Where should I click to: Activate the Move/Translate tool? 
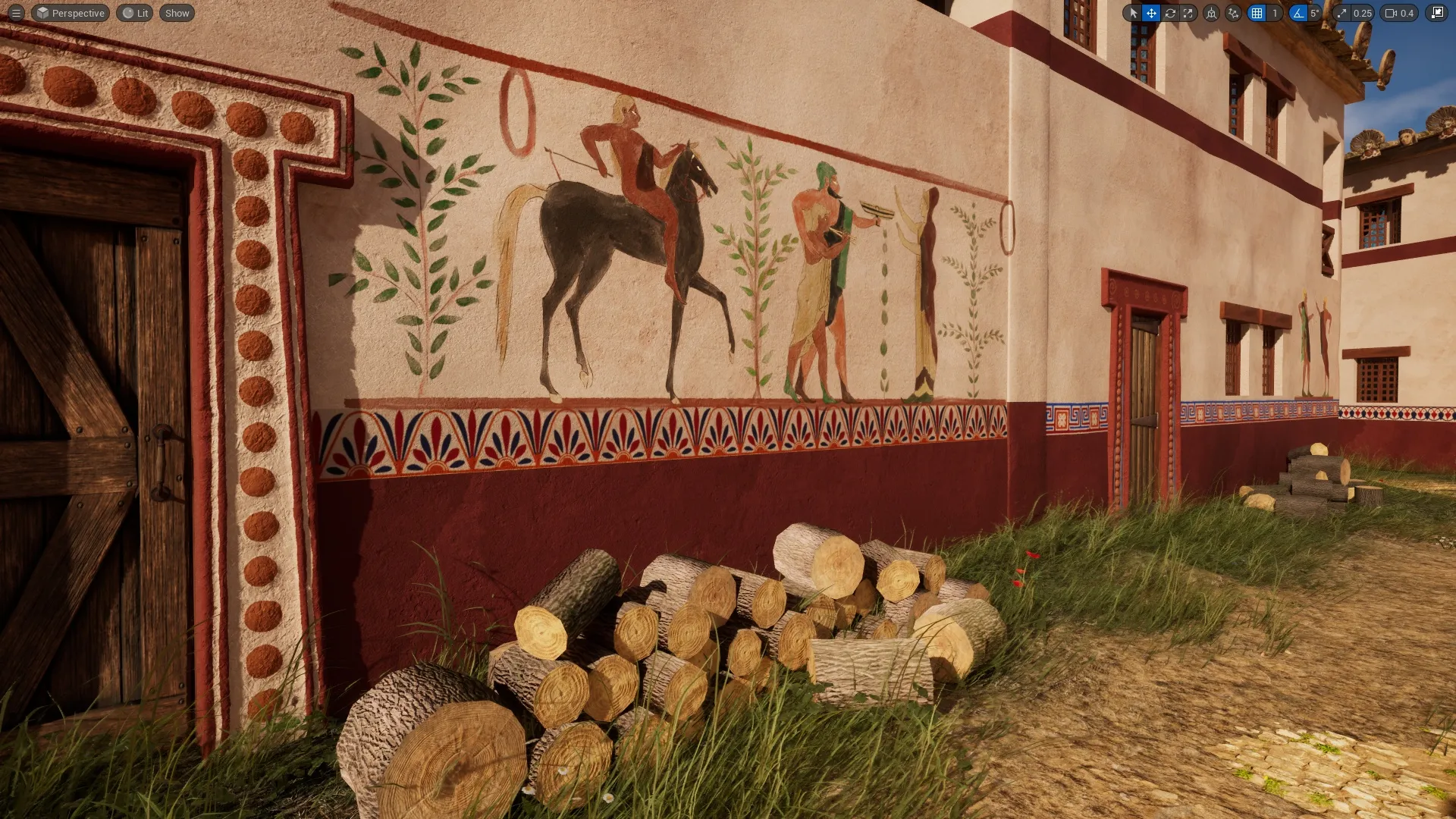pyautogui.click(x=1151, y=13)
